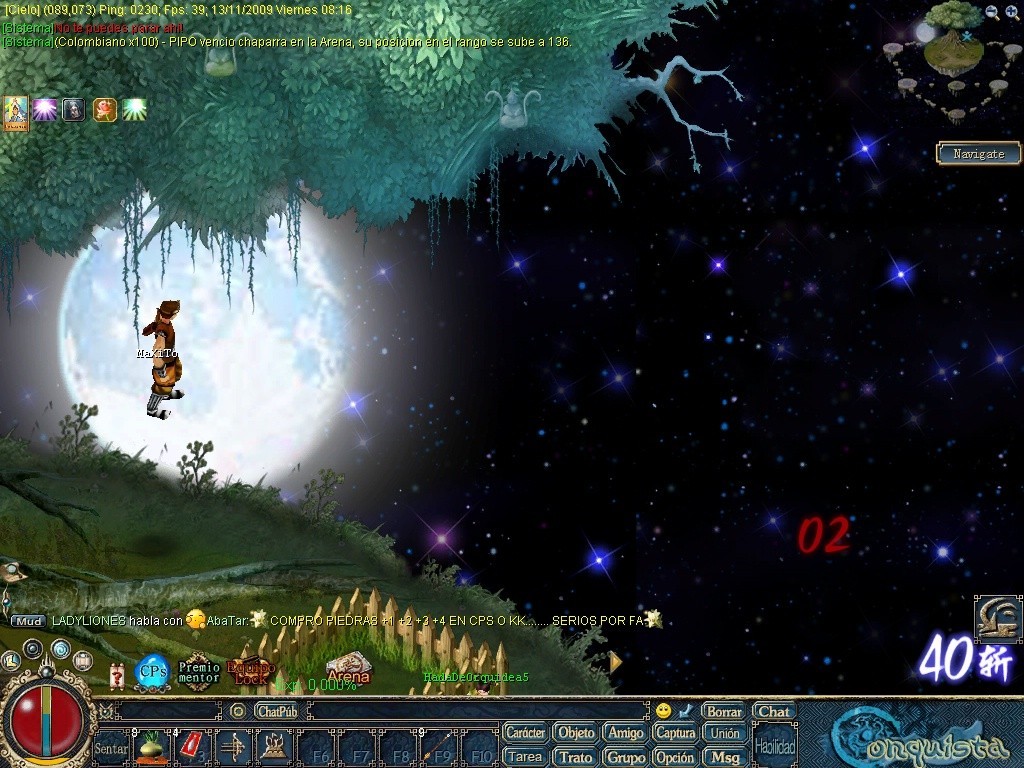Select the turnip potion hotbar slot

(151, 747)
